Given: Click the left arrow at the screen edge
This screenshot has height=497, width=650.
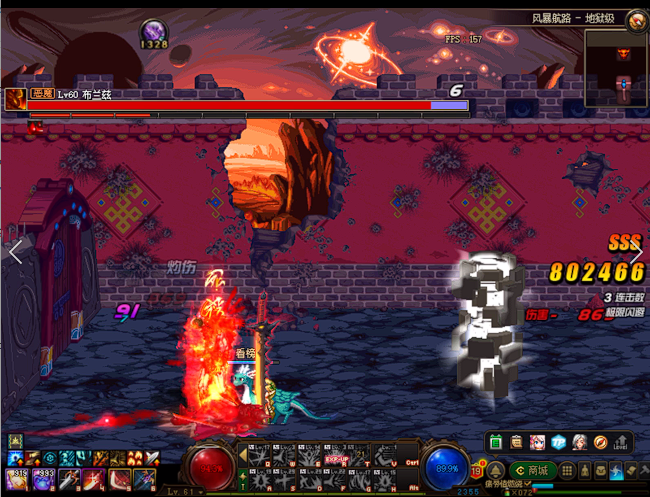Looking at the screenshot, I should tap(15, 252).
